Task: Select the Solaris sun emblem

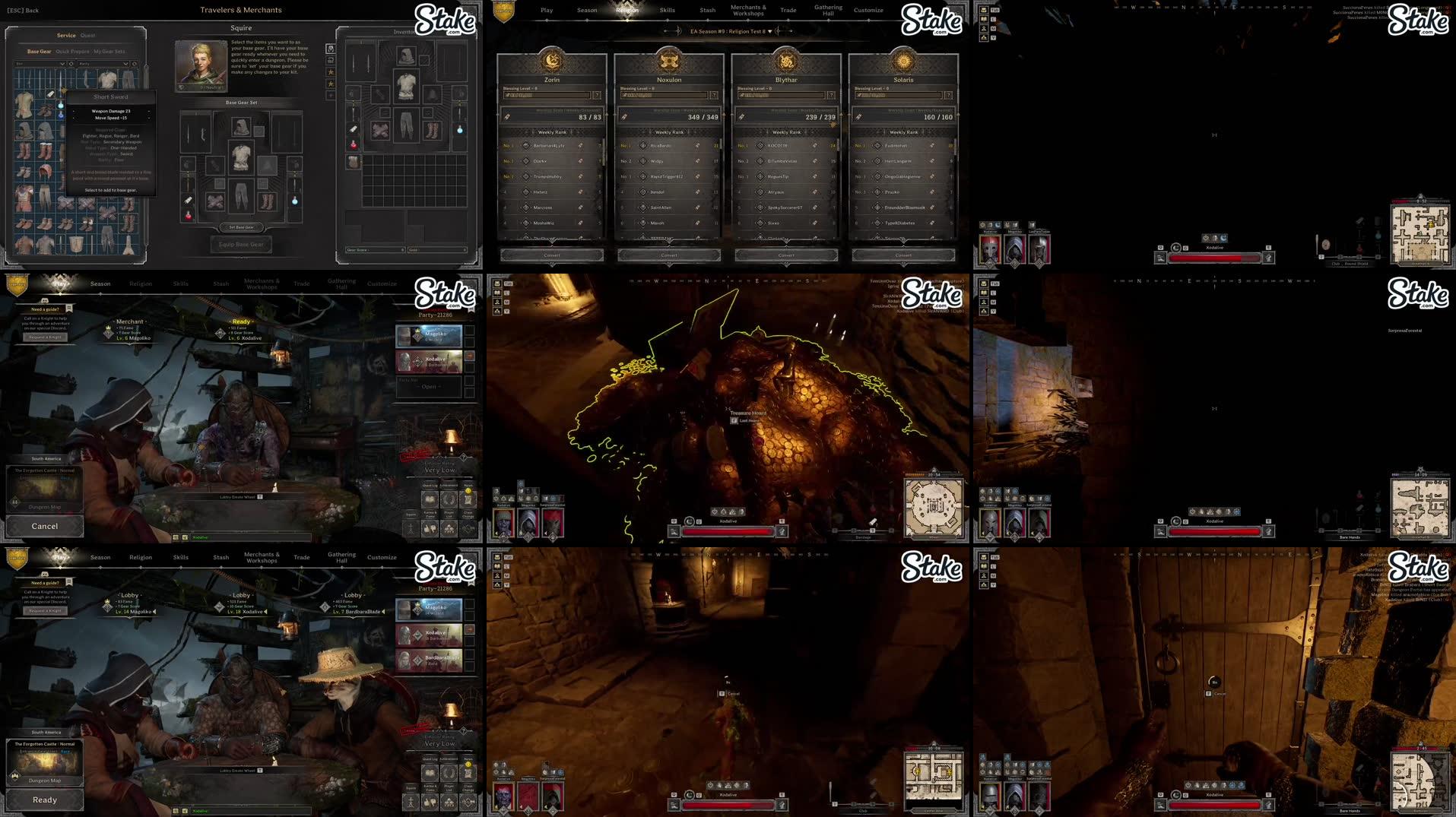Action: click(x=903, y=60)
